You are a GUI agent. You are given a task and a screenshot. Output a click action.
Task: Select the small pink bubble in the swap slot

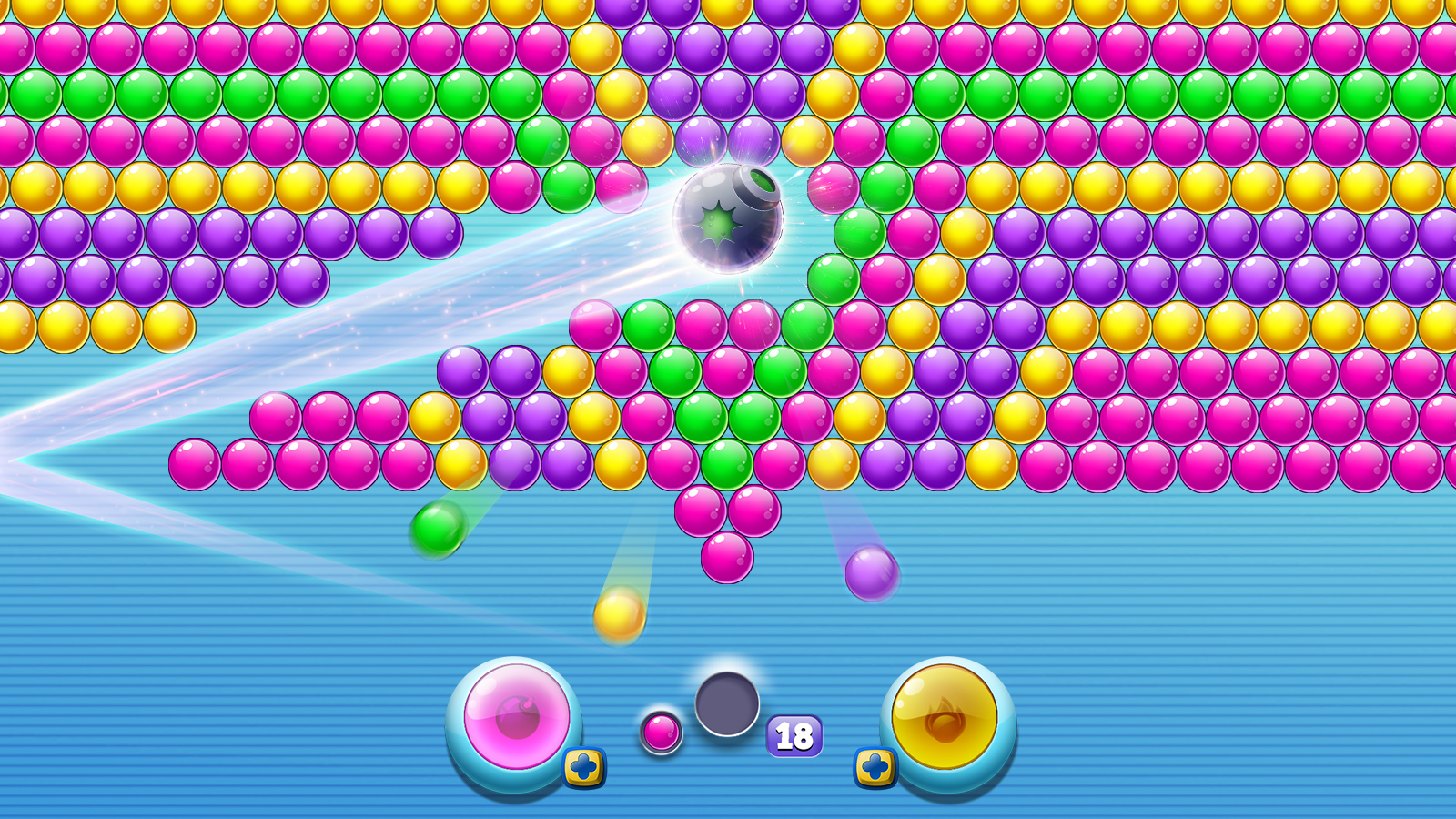tap(662, 733)
